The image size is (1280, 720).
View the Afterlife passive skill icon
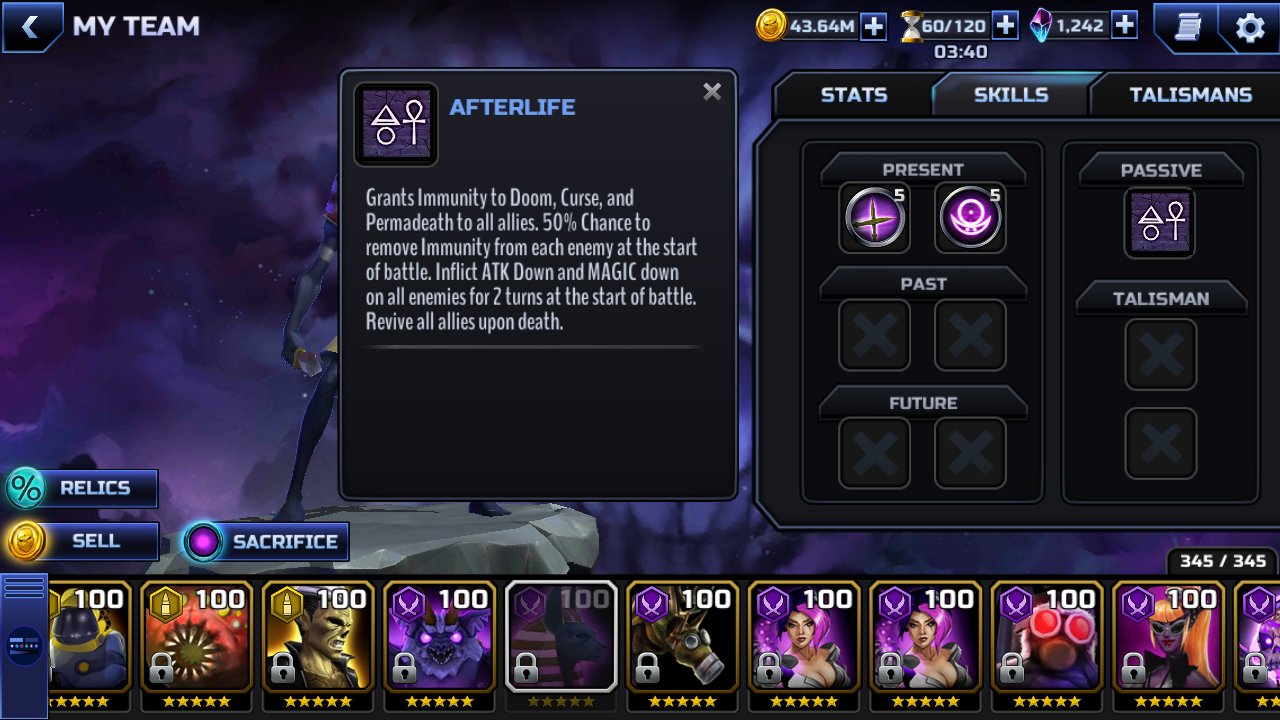tap(1160, 222)
